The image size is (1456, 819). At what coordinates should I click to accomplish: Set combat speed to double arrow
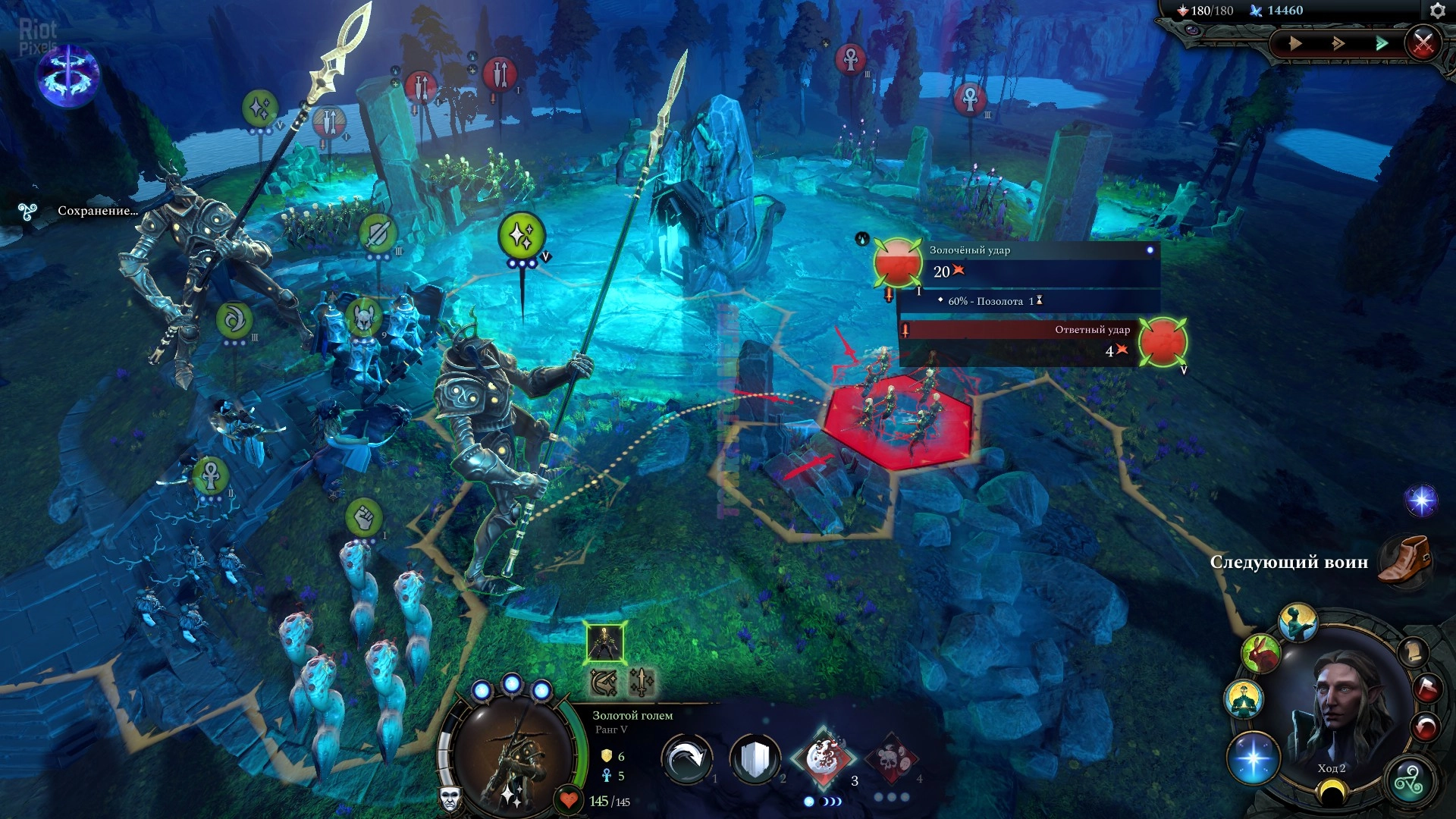point(1338,43)
